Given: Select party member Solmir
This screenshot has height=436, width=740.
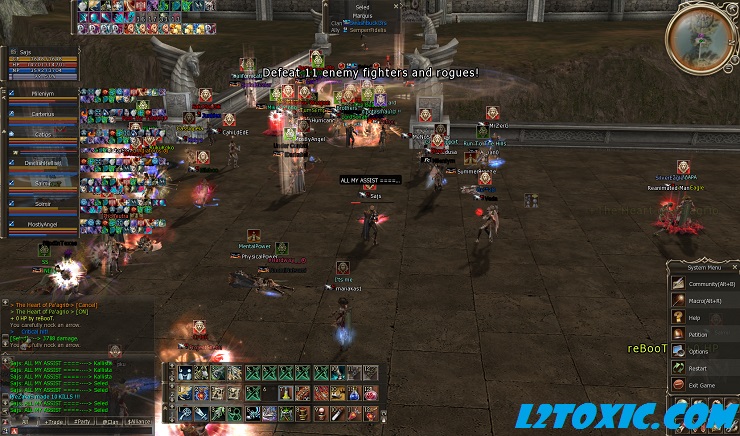Looking at the screenshot, I should click(x=43, y=206).
